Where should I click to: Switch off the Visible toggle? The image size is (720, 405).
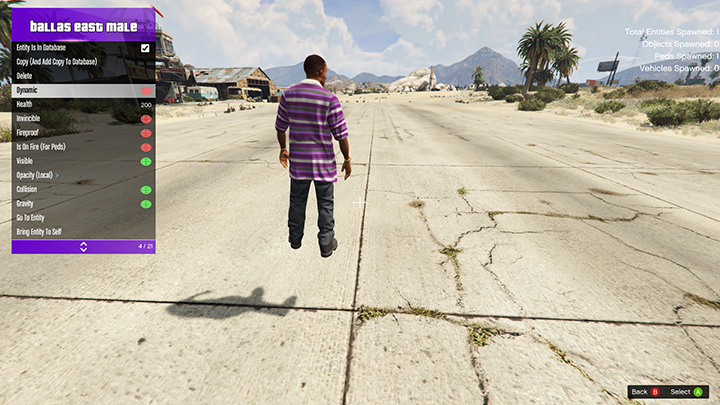tap(145, 161)
